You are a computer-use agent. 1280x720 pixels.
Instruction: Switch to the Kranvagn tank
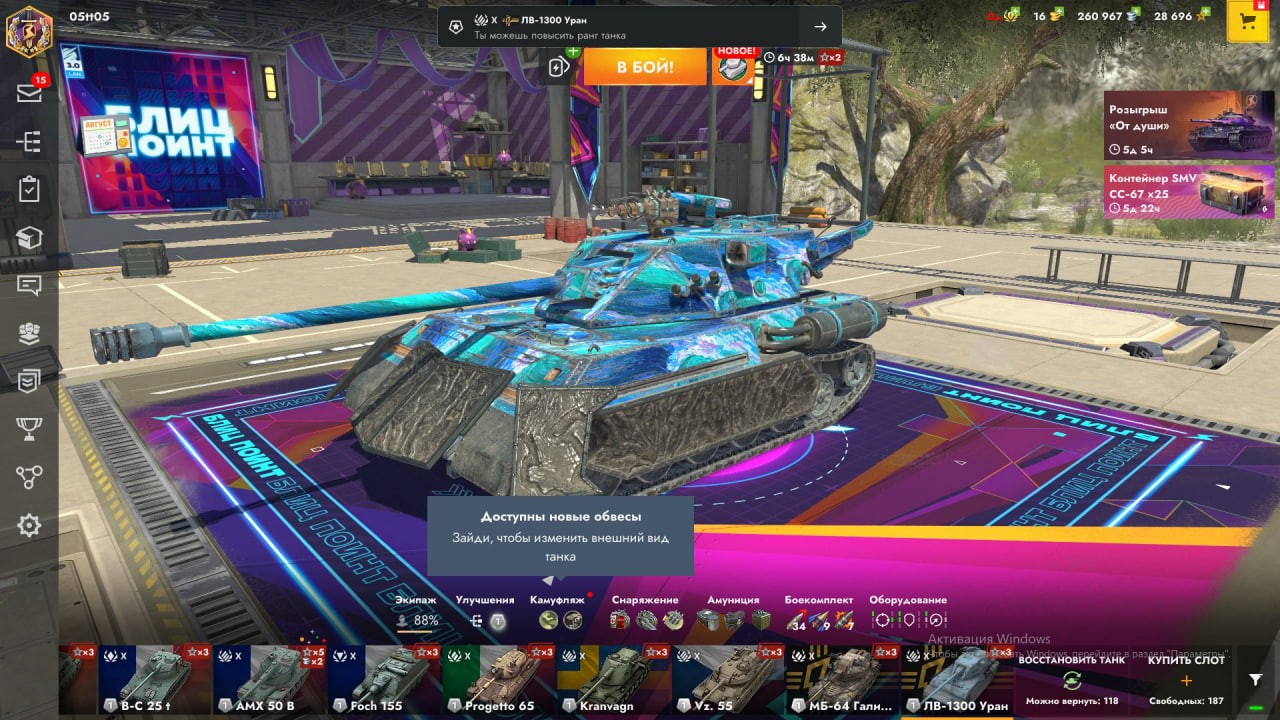[612, 680]
